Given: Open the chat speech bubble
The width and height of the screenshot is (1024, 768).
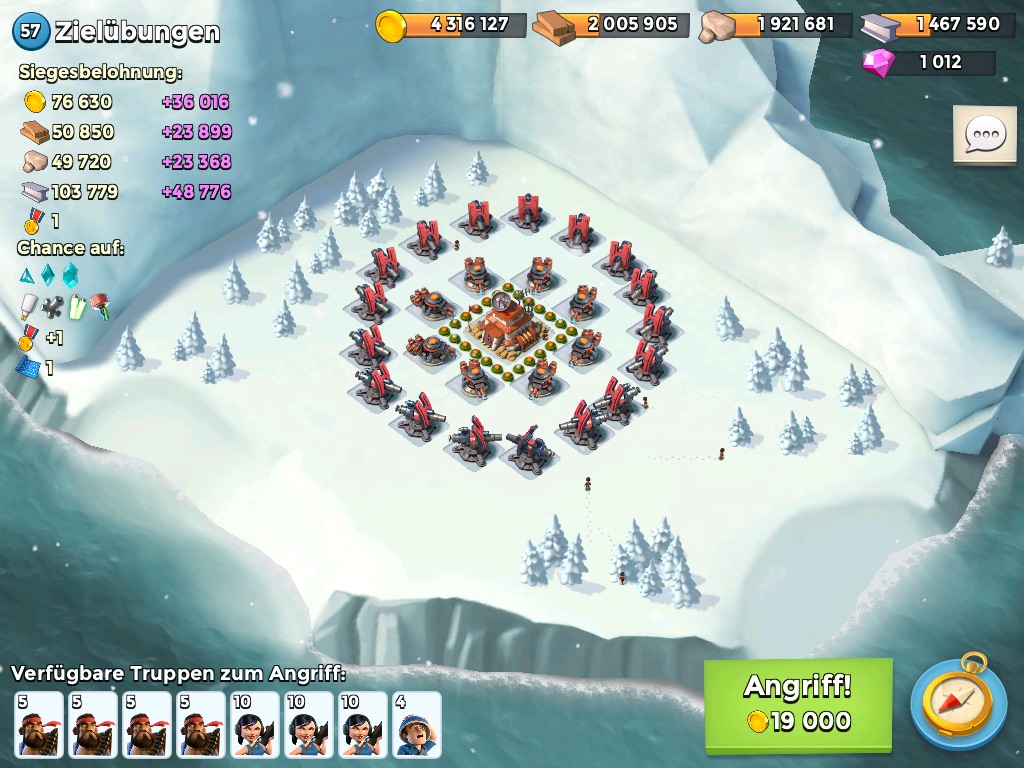Looking at the screenshot, I should [x=984, y=135].
